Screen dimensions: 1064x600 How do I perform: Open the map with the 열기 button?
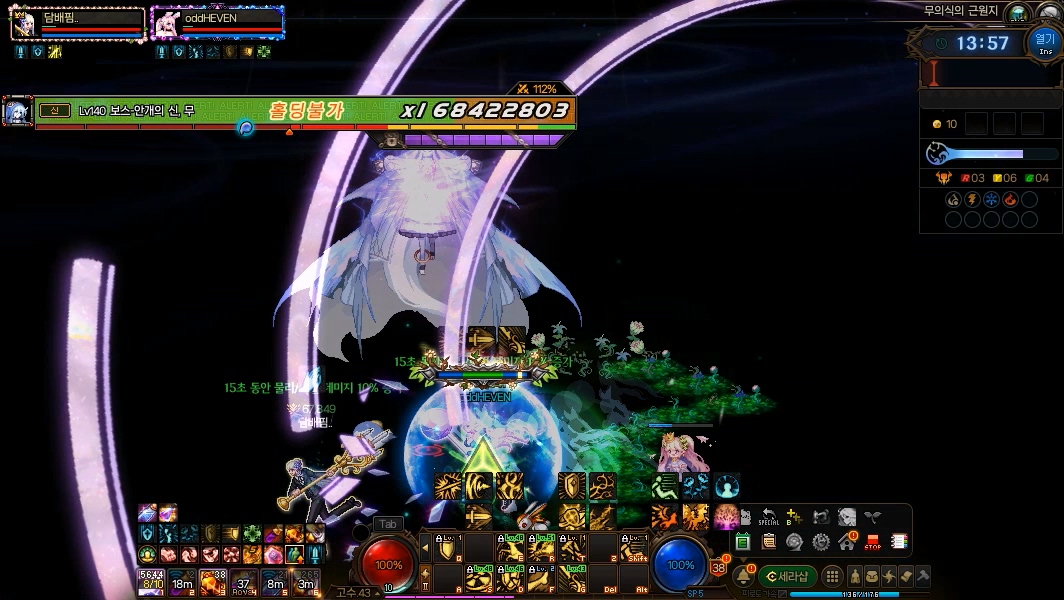(x=1045, y=43)
